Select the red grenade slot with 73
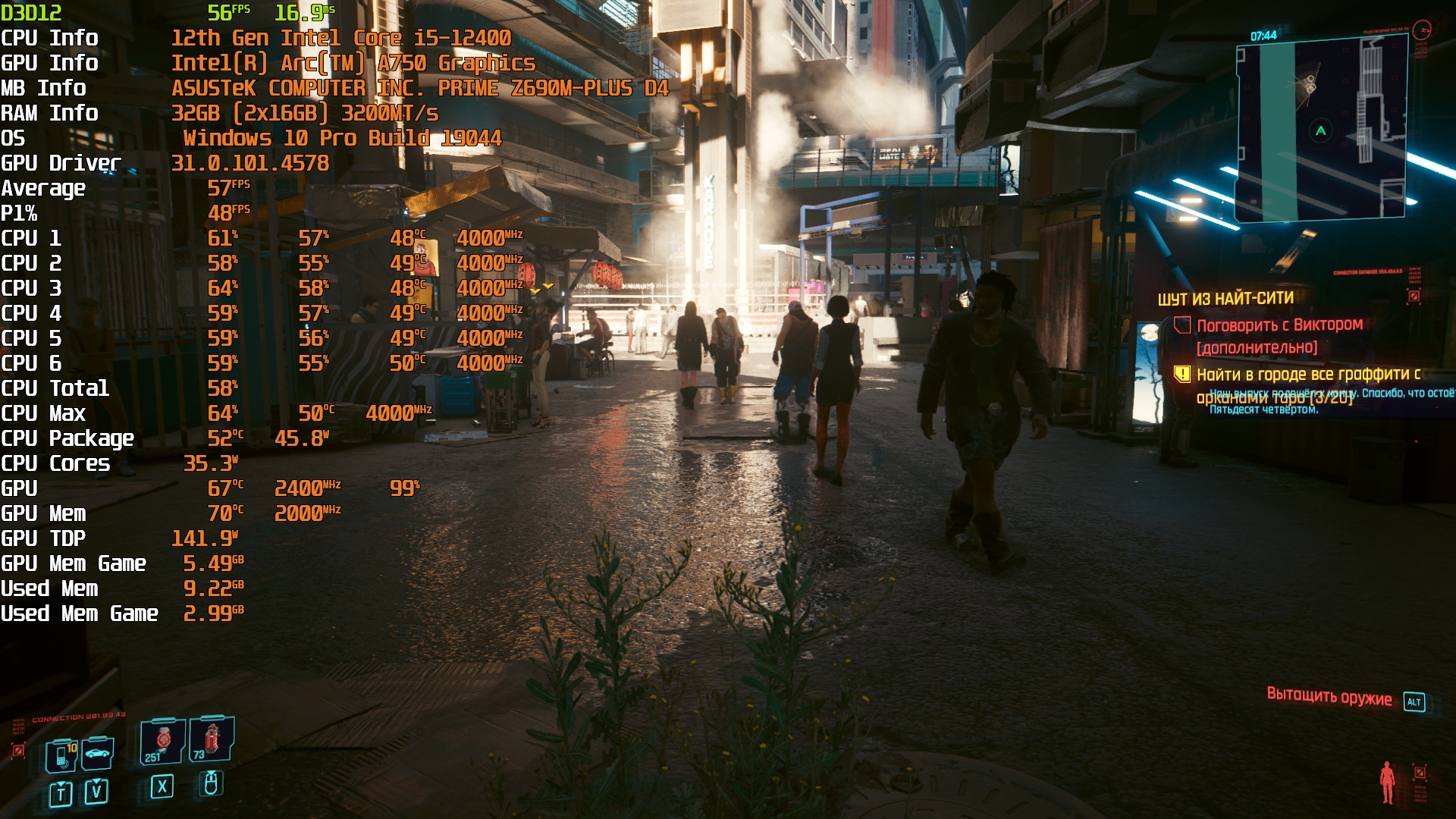The height and width of the screenshot is (819, 1456). click(x=212, y=739)
